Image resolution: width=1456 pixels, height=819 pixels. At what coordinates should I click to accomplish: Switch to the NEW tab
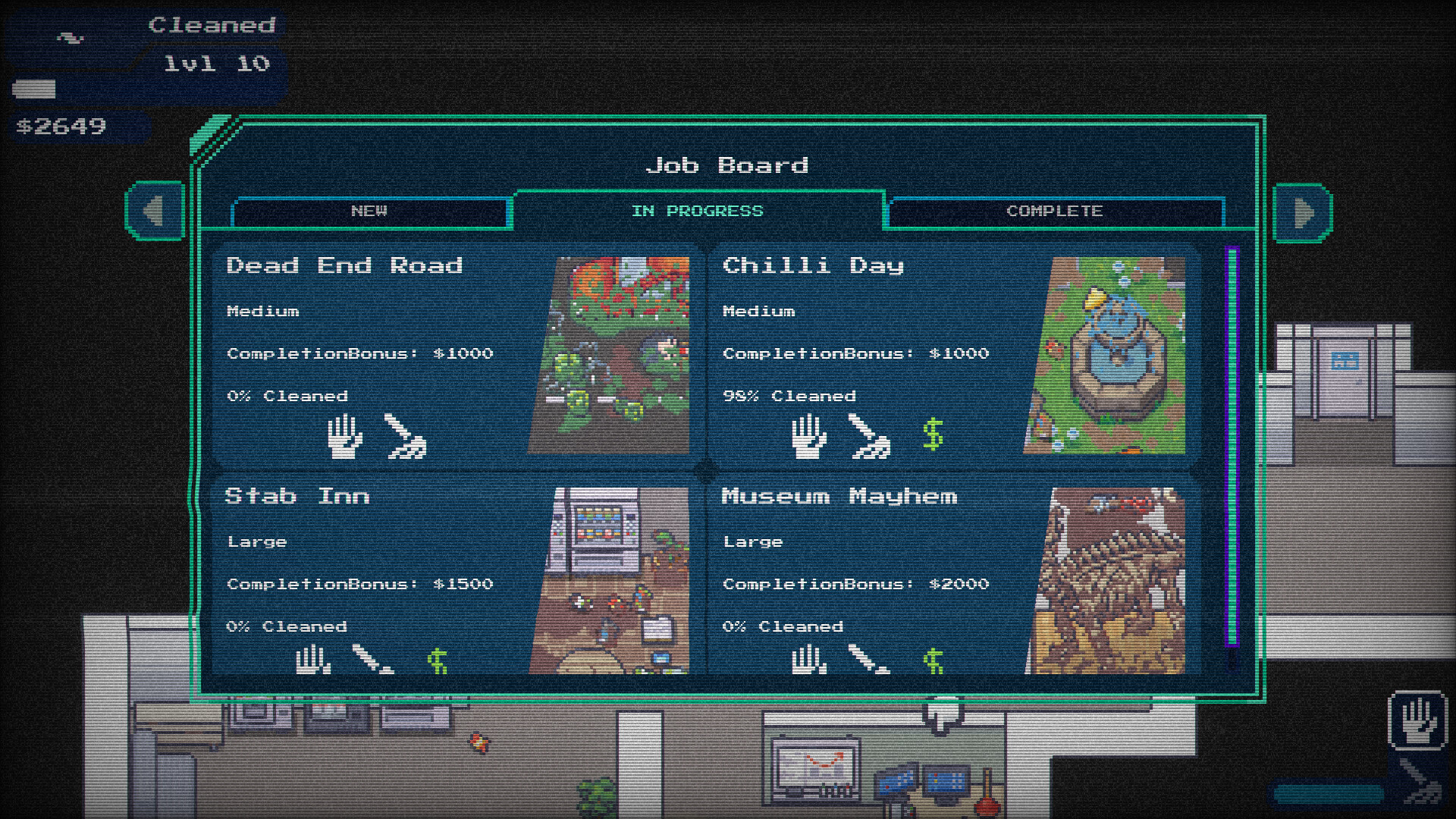[369, 212]
